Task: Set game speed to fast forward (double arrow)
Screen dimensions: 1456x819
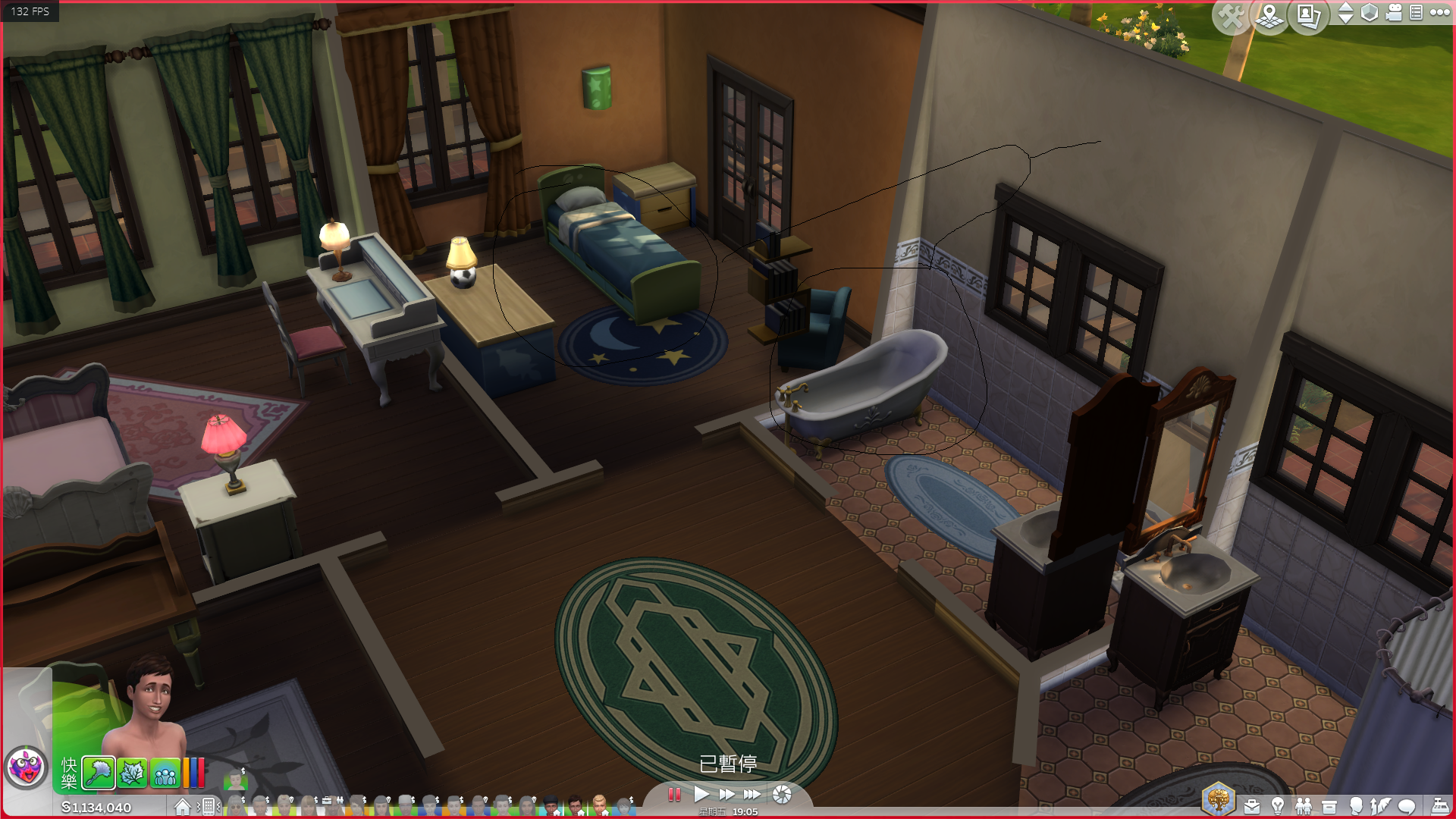Action: pos(726,795)
